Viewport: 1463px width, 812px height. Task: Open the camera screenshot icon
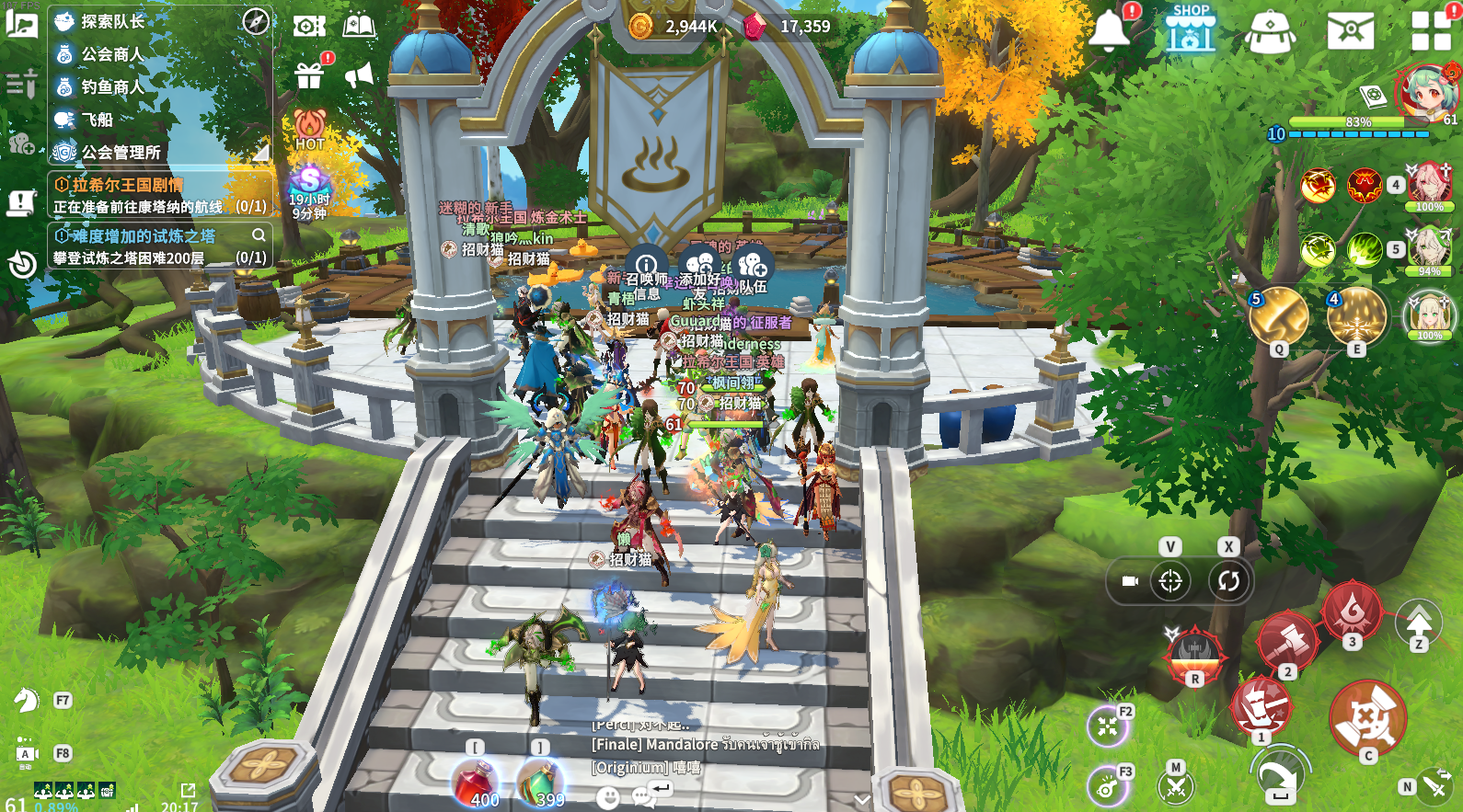coord(309,26)
